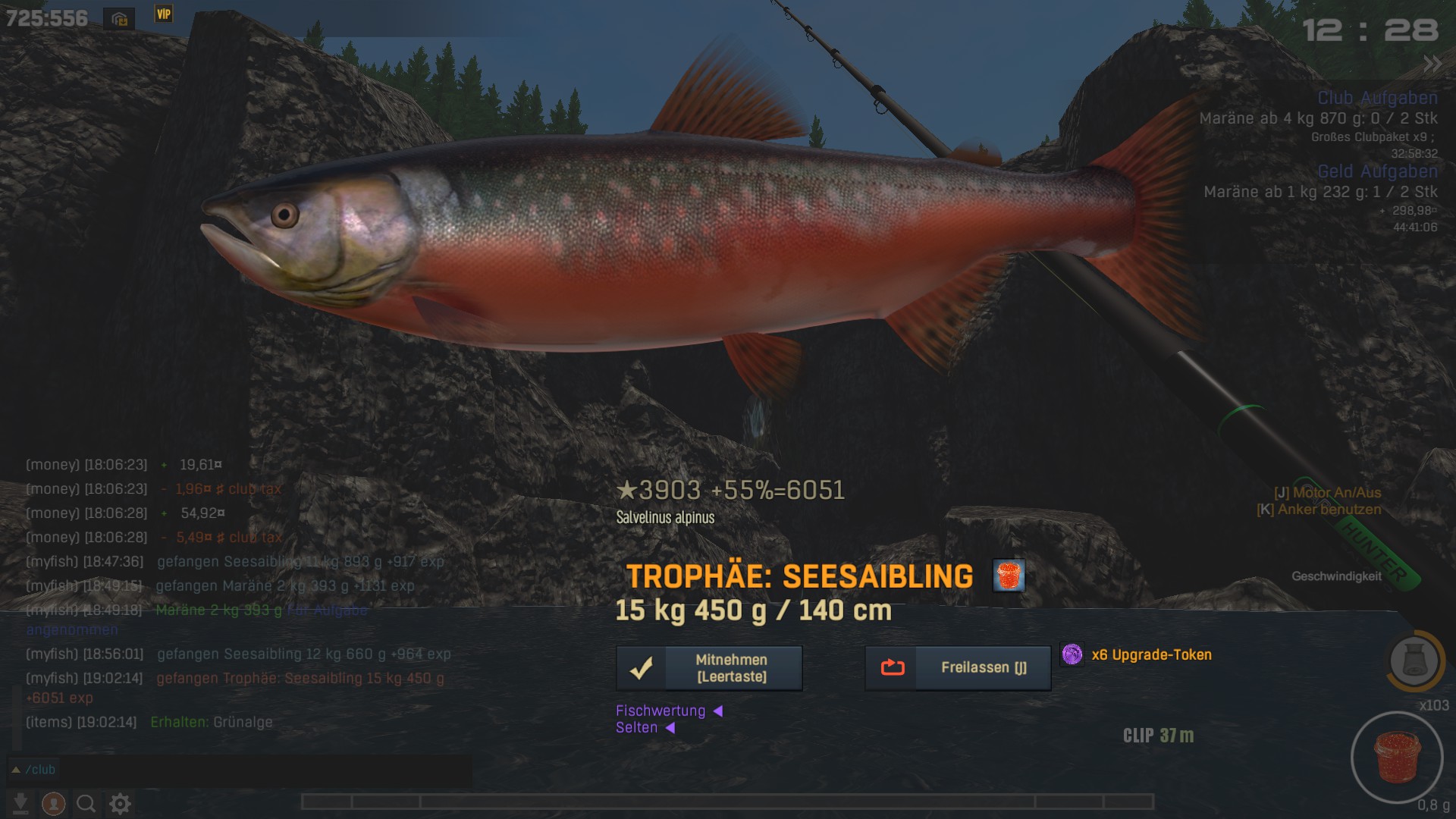Open the VIP badge

pos(164,14)
